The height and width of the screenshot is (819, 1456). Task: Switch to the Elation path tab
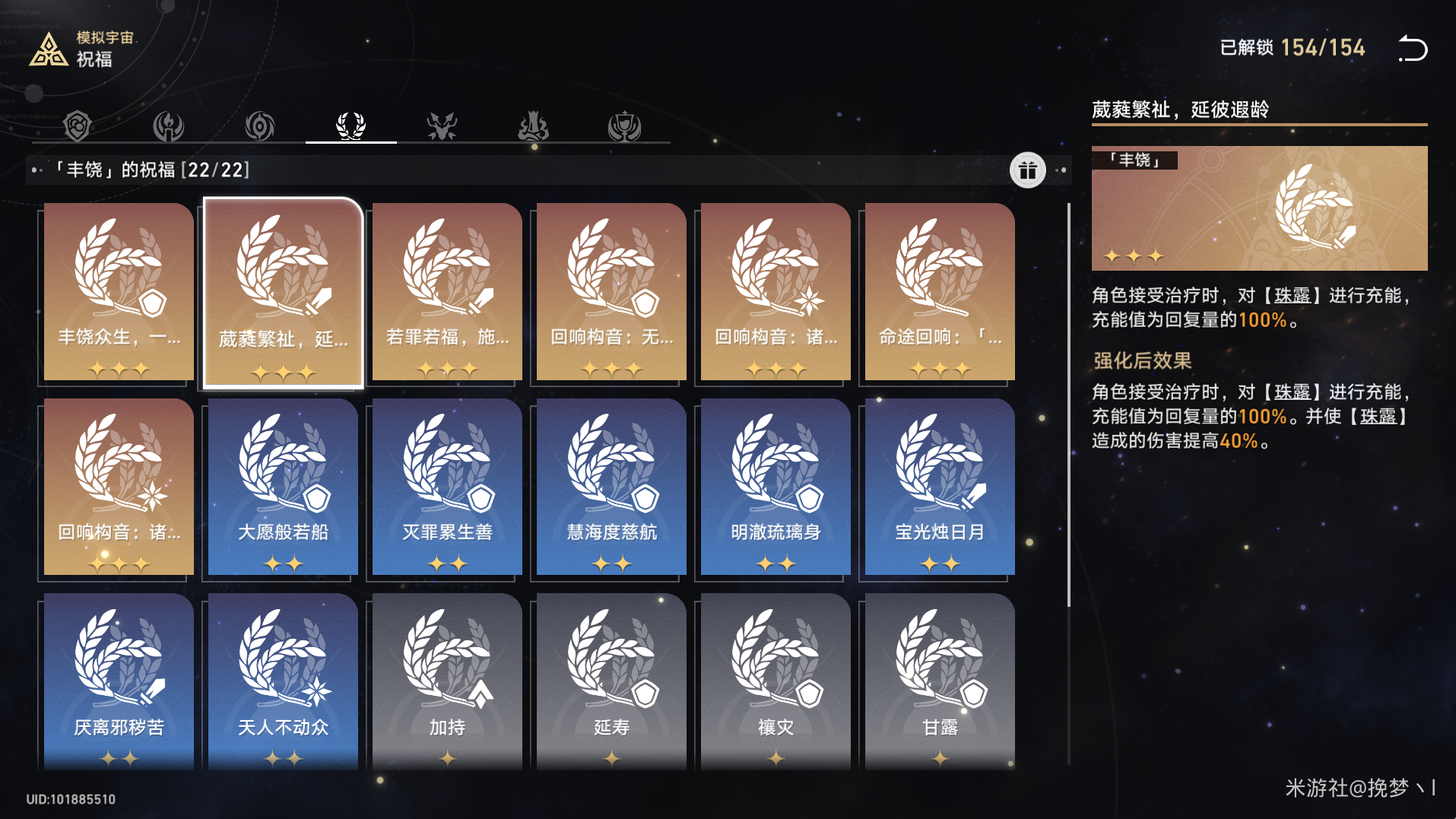(624, 125)
